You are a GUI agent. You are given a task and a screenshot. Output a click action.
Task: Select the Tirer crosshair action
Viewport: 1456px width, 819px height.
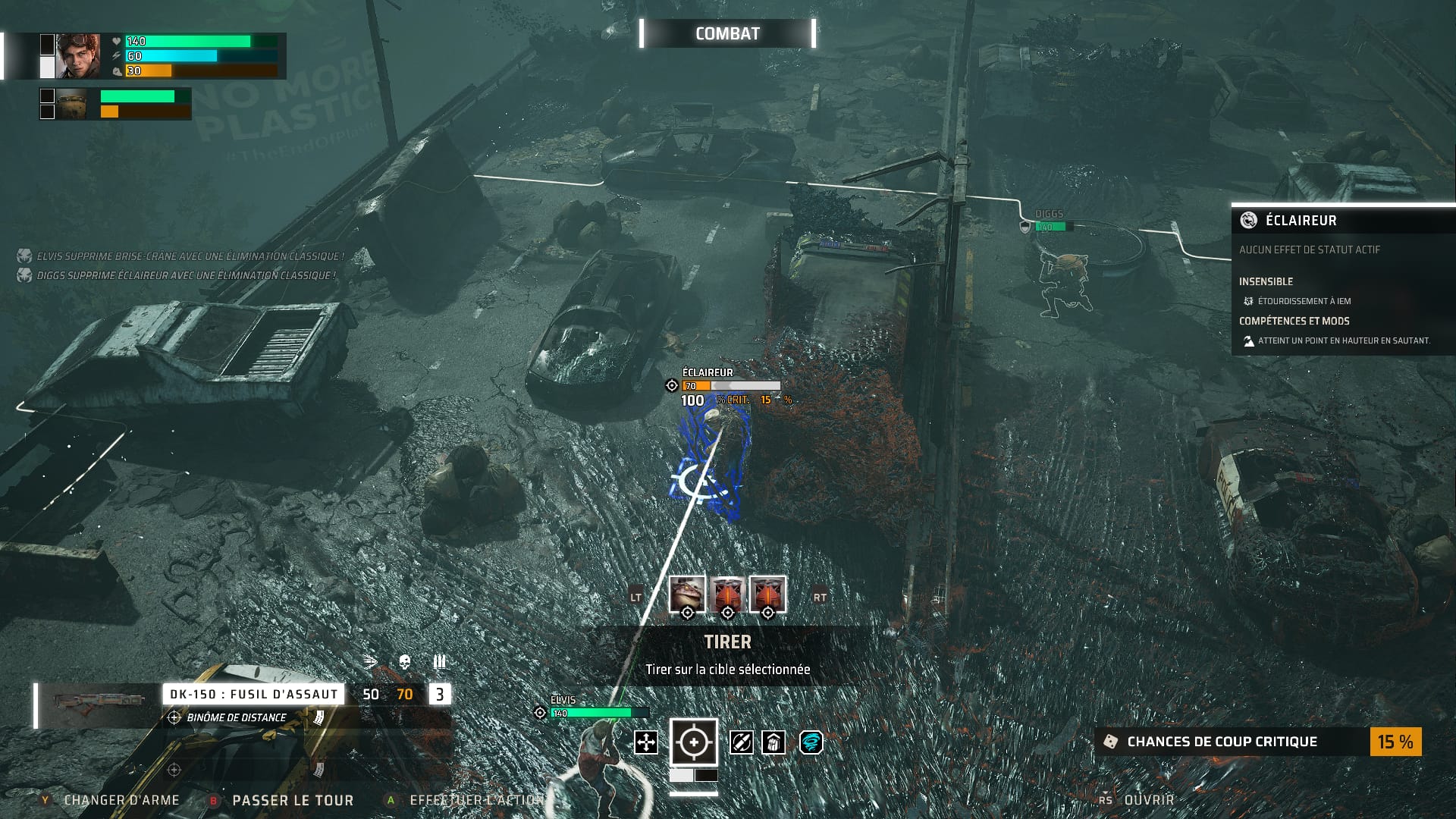pyautogui.click(x=693, y=742)
